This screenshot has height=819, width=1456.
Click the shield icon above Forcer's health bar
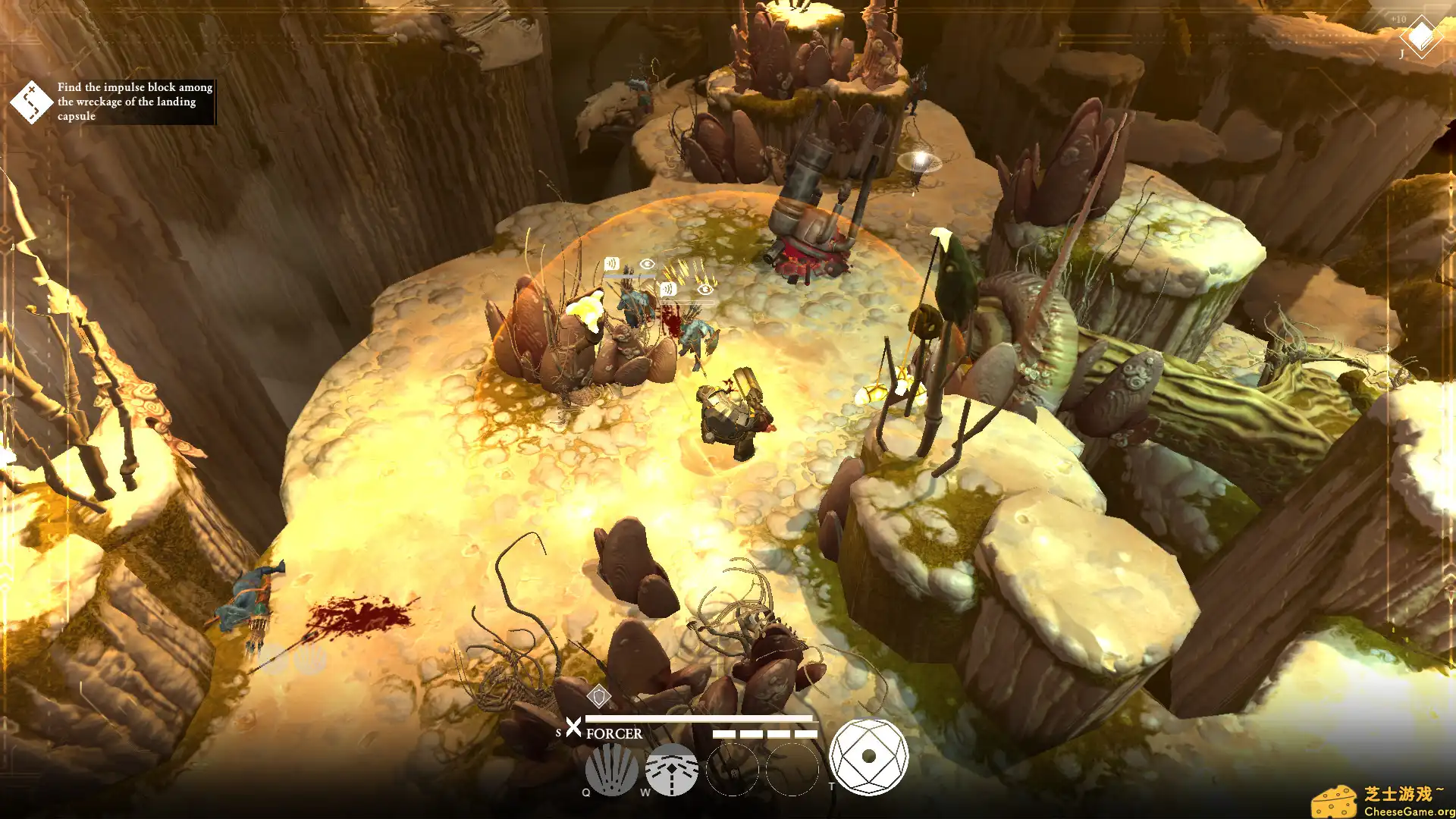598,695
